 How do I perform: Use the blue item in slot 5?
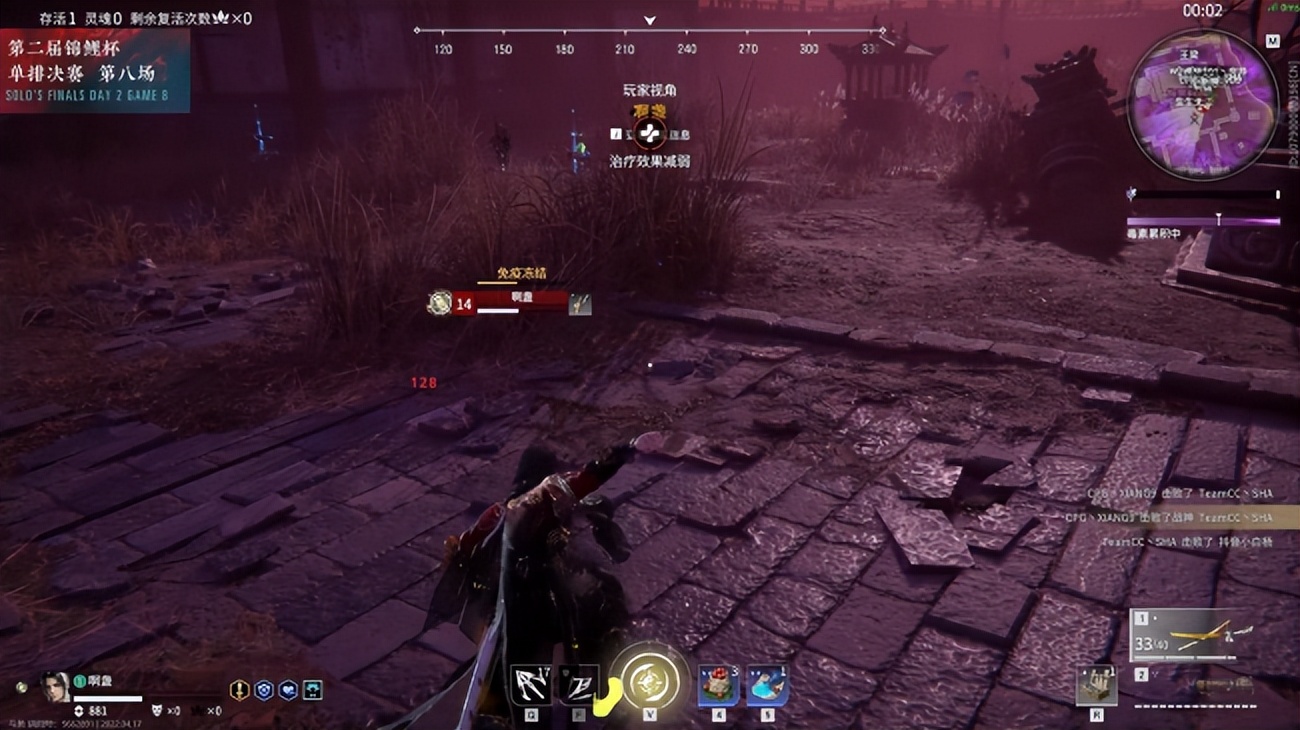click(x=766, y=685)
